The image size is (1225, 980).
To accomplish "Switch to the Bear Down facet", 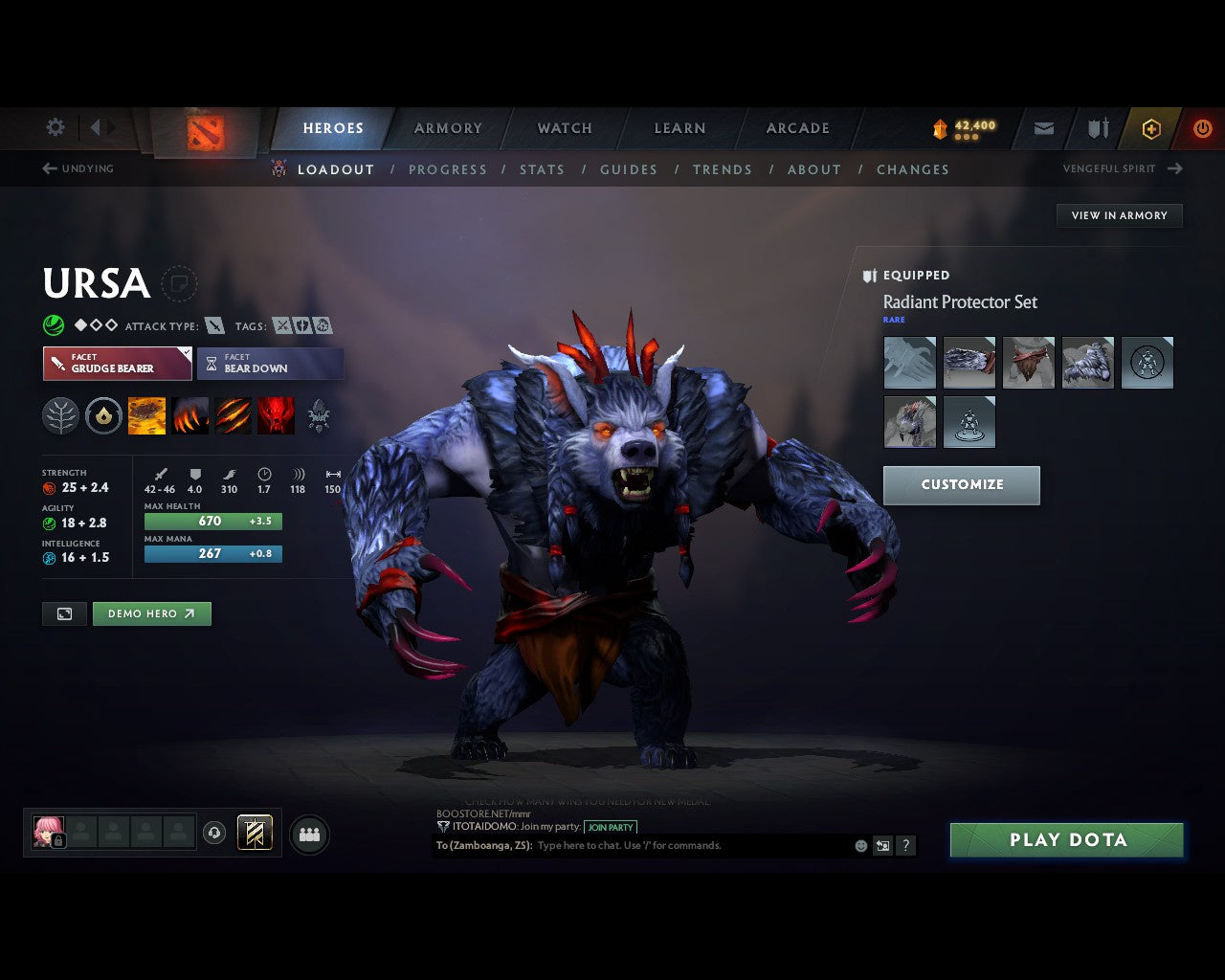I will [x=270, y=364].
